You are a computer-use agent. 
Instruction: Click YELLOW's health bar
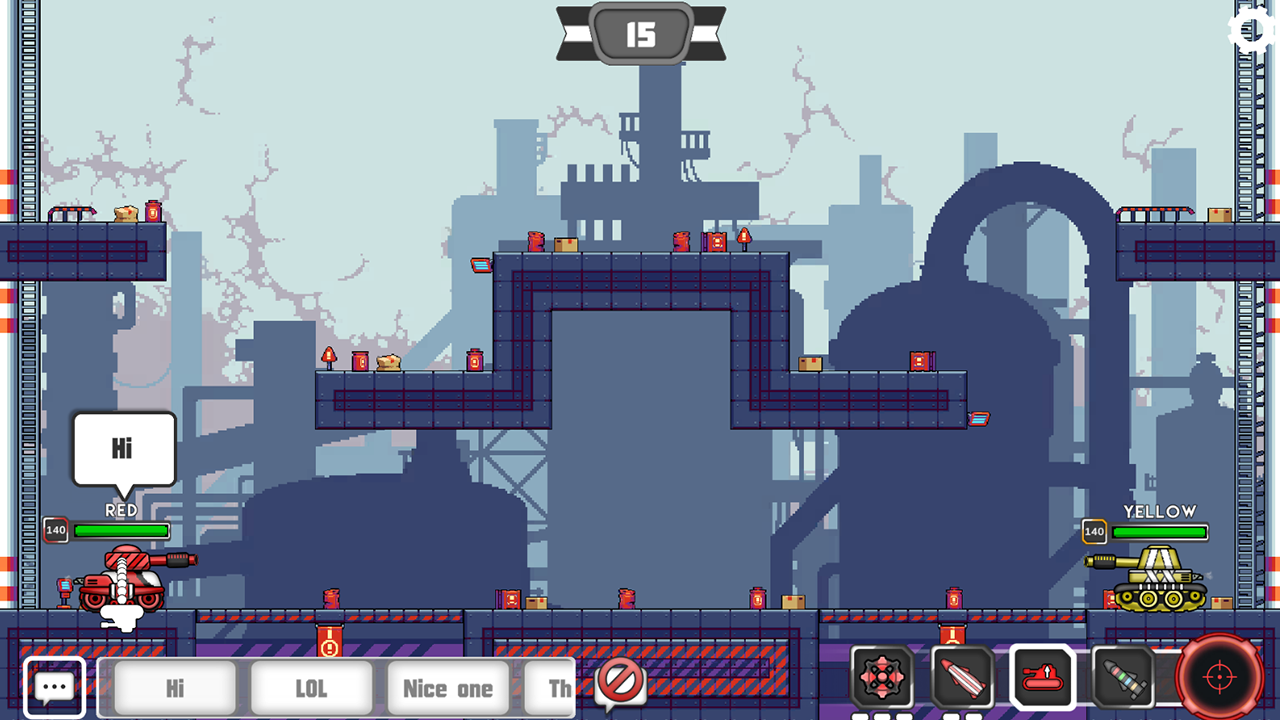coord(1160,532)
